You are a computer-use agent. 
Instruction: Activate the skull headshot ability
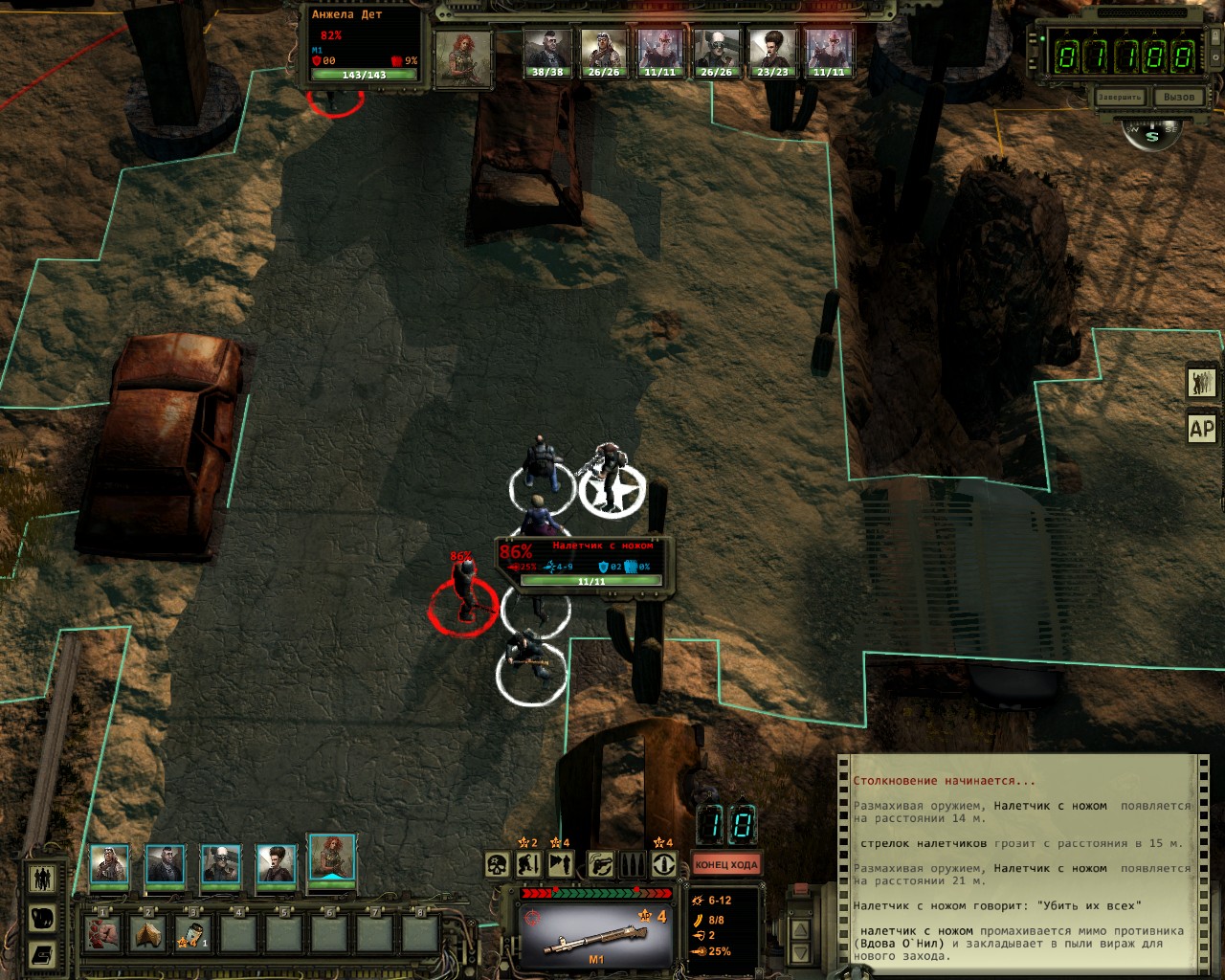497,865
